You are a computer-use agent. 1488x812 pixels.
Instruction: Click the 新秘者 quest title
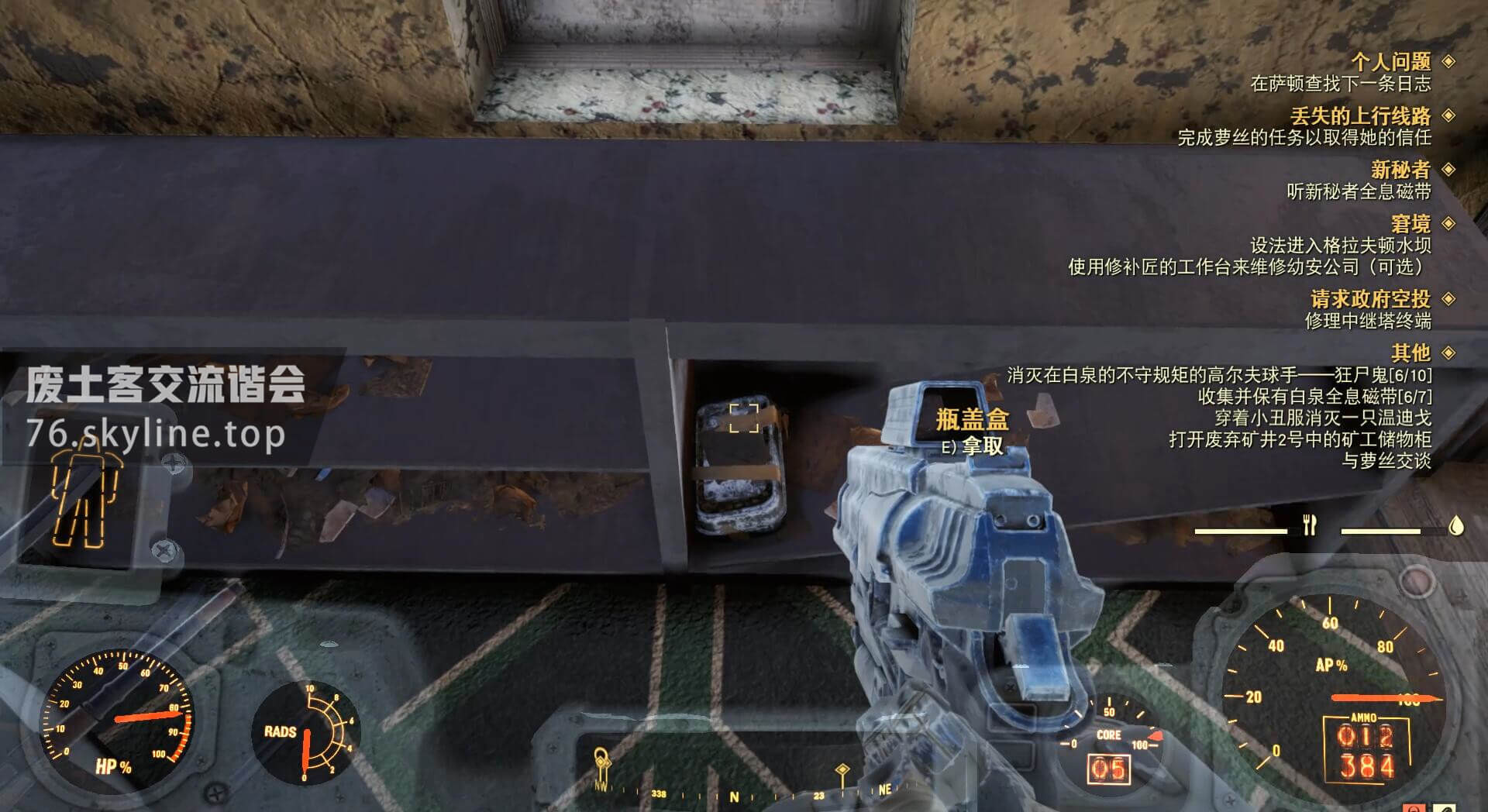(x=1400, y=170)
